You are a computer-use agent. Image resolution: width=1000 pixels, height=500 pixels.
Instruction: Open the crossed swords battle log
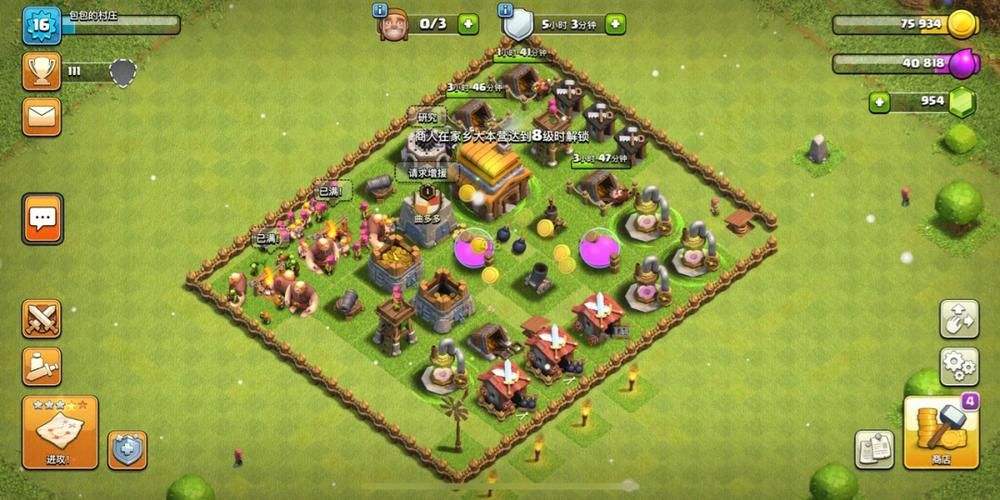42,319
